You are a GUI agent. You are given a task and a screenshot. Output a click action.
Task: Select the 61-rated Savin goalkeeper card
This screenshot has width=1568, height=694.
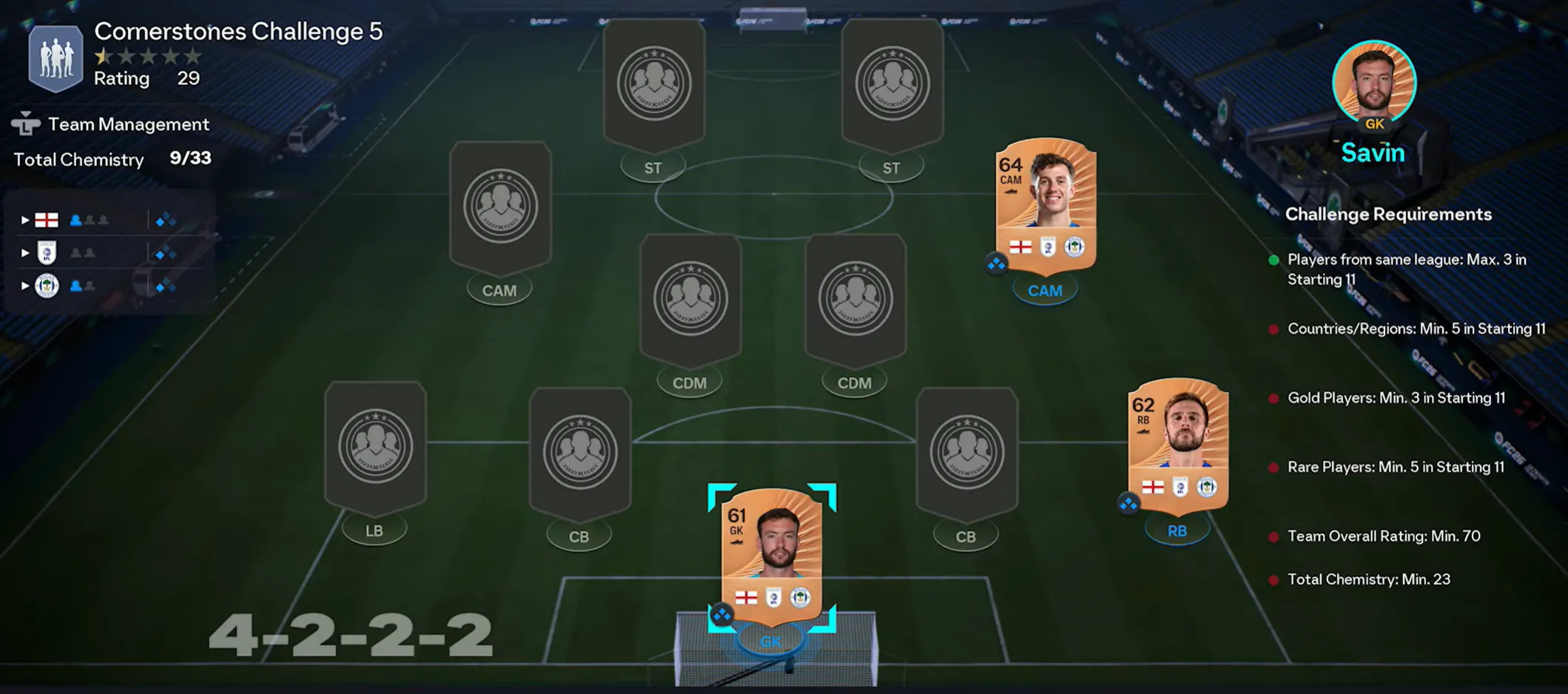click(x=772, y=556)
